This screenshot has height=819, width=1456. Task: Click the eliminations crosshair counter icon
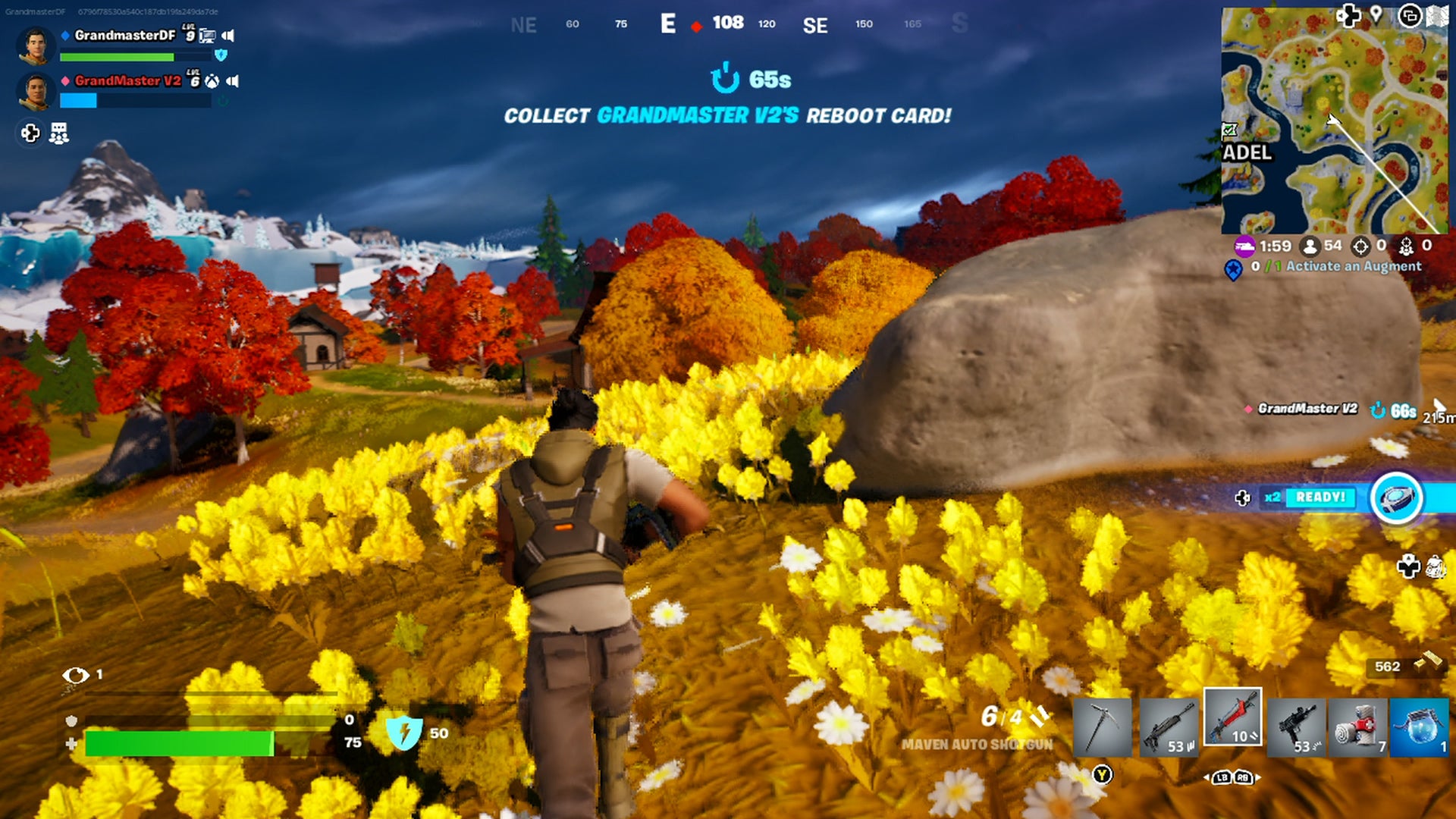(1363, 246)
